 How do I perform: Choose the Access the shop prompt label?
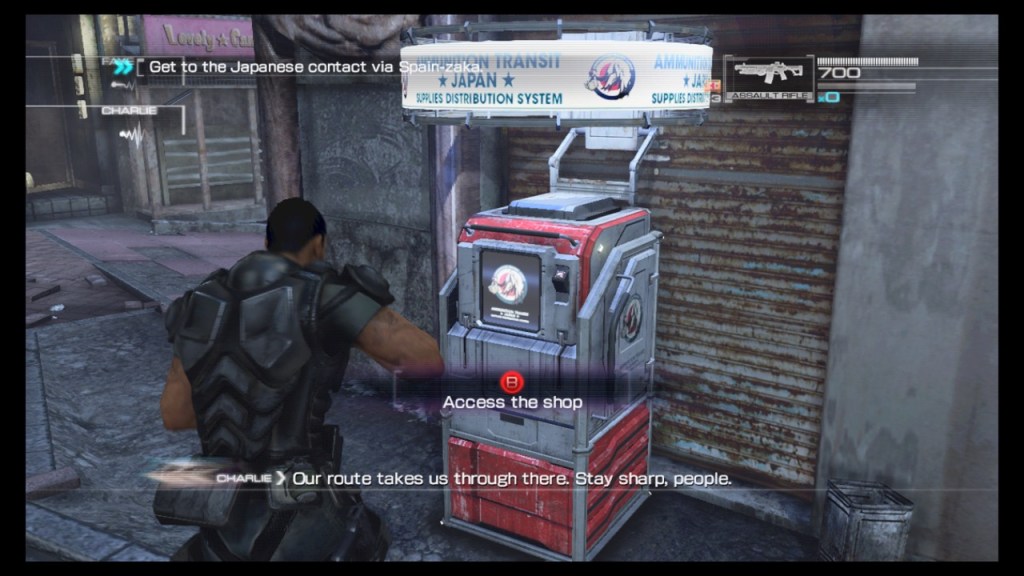coord(512,401)
